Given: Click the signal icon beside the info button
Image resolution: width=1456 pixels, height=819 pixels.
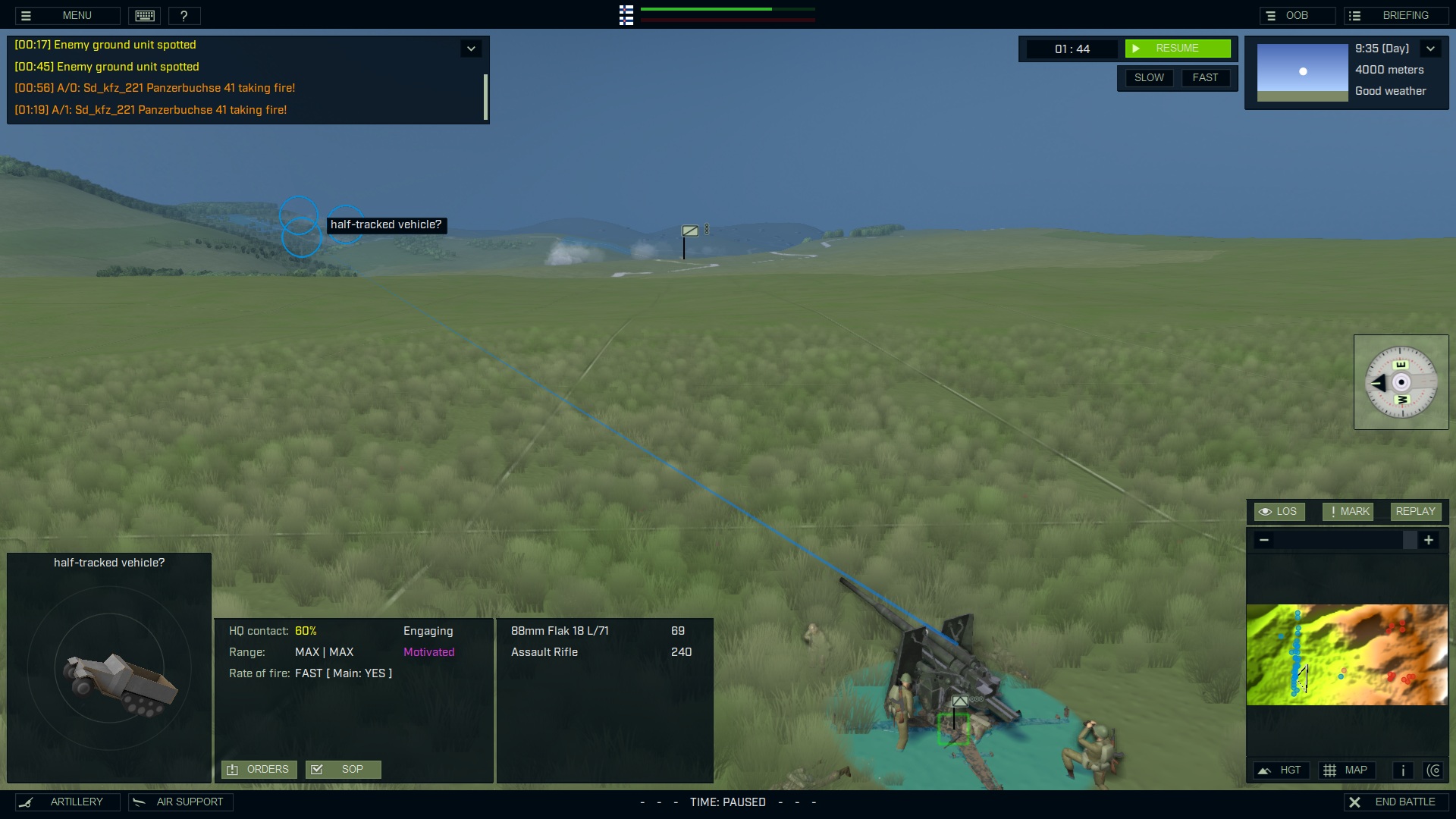Looking at the screenshot, I should coord(1436,770).
